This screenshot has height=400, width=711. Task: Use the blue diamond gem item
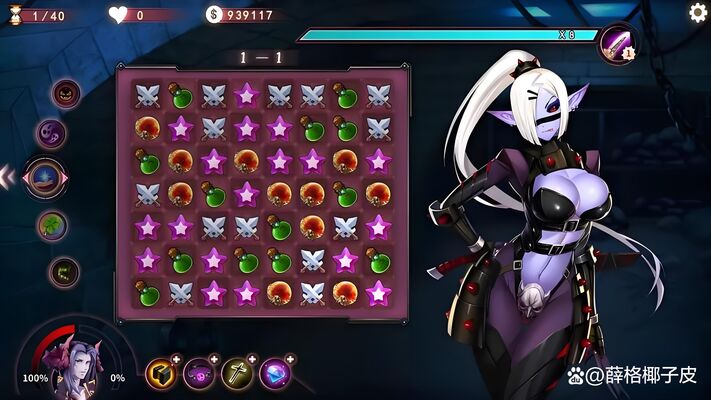(274, 373)
